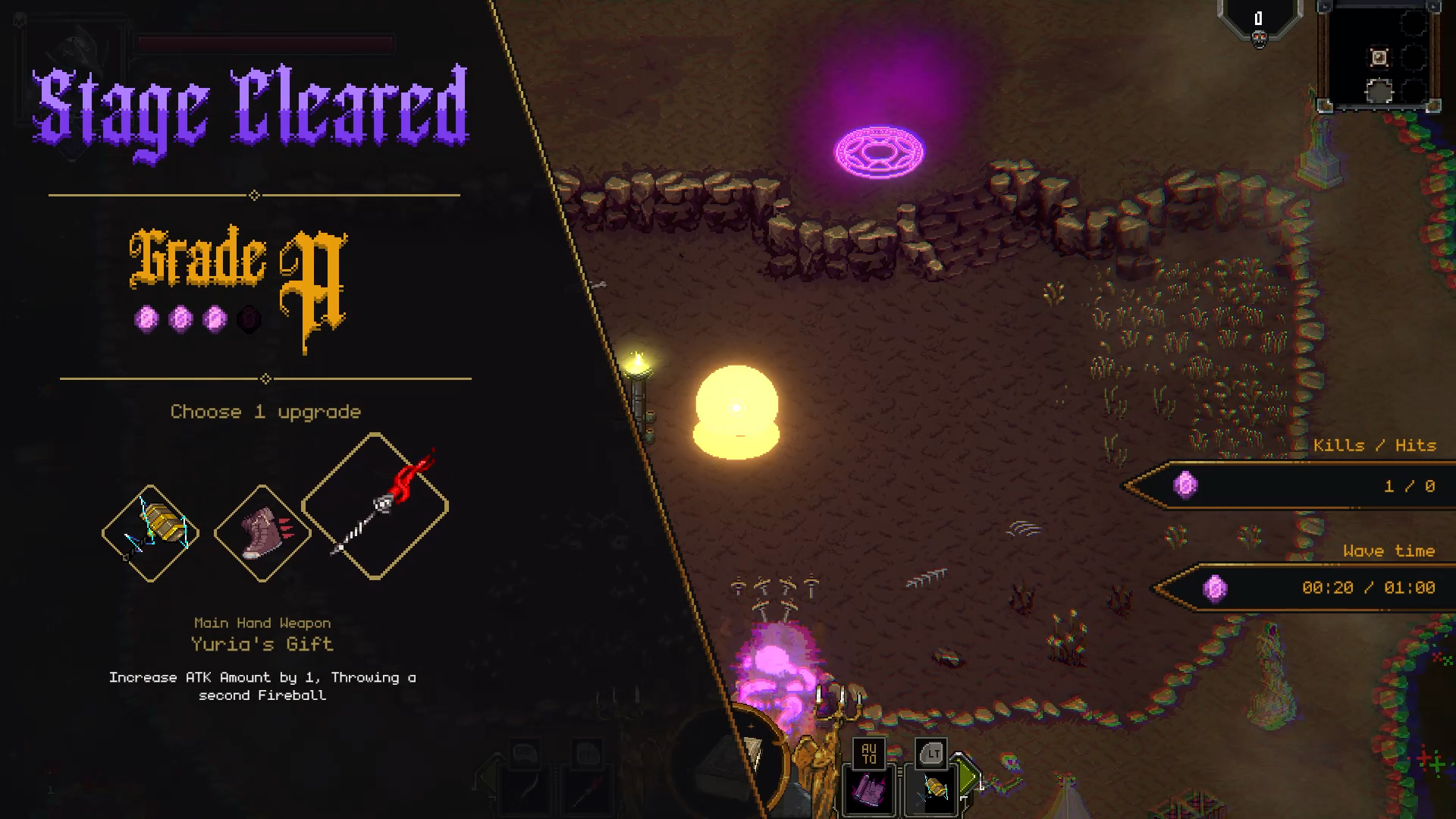Select the Yuria's Gift spear upgrade card
The width and height of the screenshot is (1456, 819).
374,507
